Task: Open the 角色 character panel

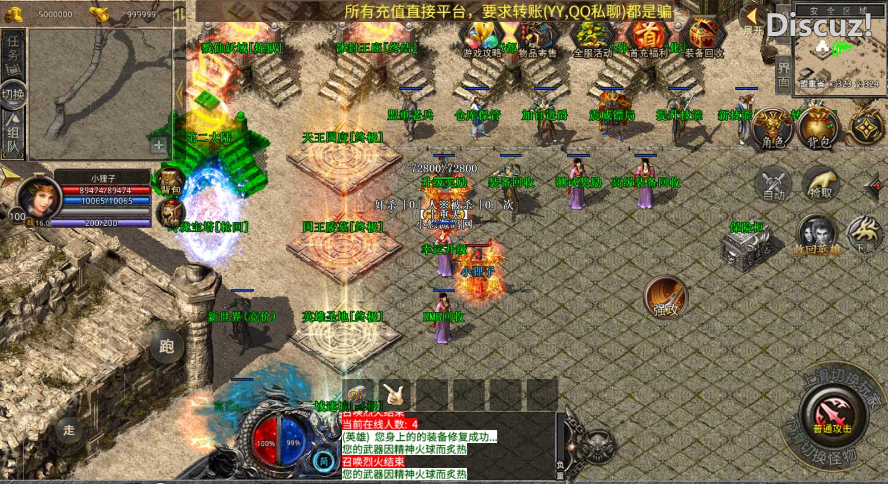Action: [772, 128]
